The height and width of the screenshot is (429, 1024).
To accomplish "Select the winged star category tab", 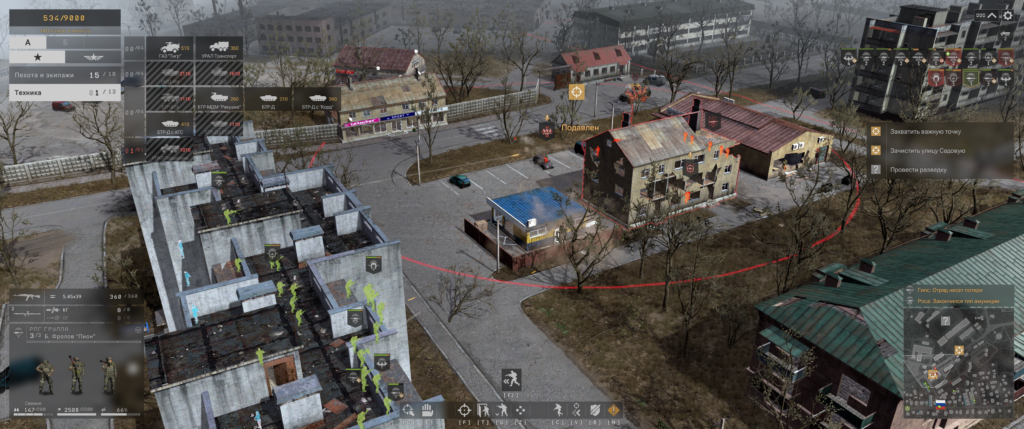I will [88, 58].
